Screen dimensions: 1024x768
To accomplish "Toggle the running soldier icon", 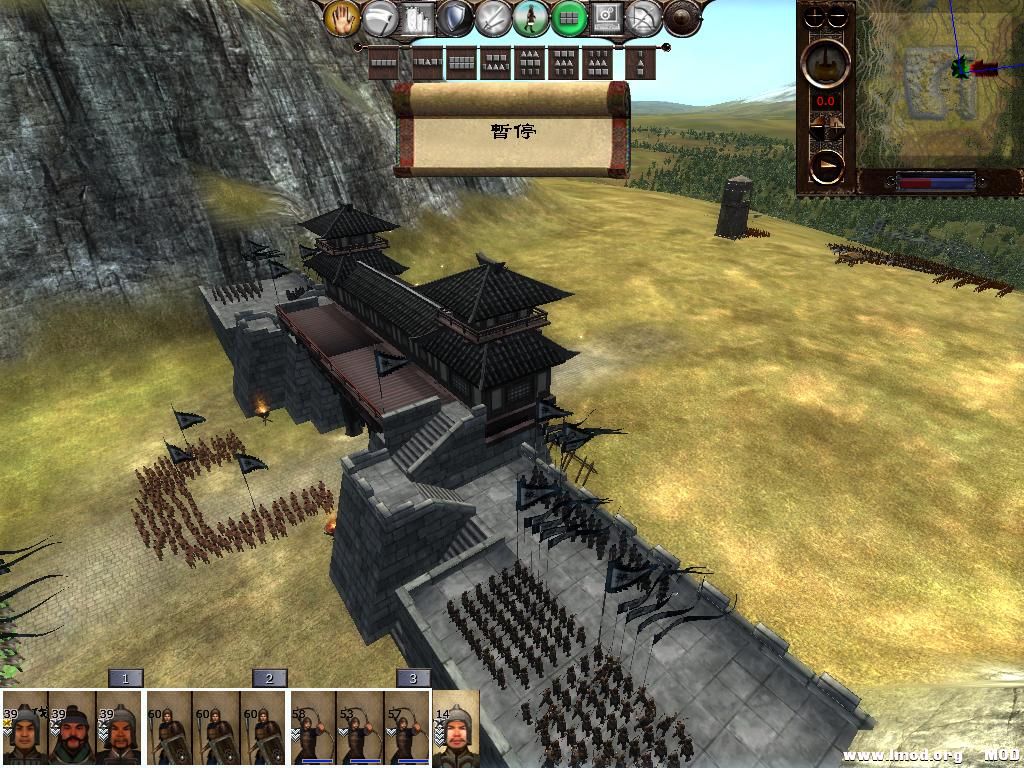I will click(x=531, y=18).
